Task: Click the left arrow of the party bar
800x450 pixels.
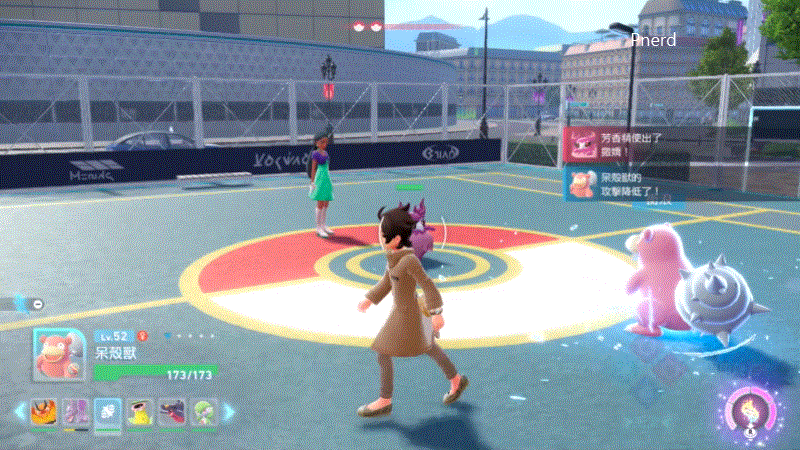Action: pos(19,411)
